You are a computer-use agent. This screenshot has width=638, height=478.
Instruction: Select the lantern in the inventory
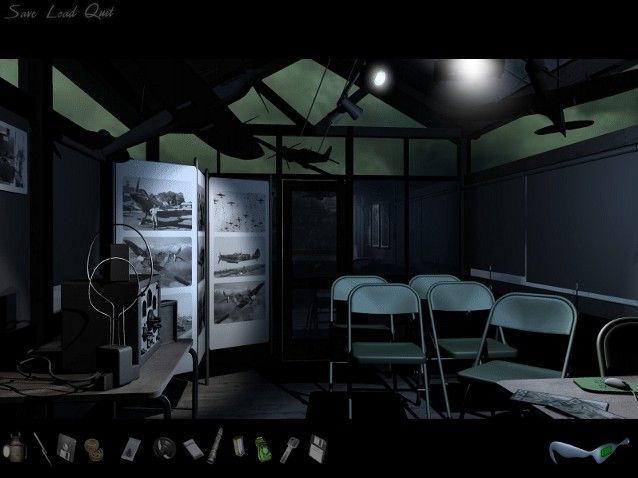tap(16, 447)
